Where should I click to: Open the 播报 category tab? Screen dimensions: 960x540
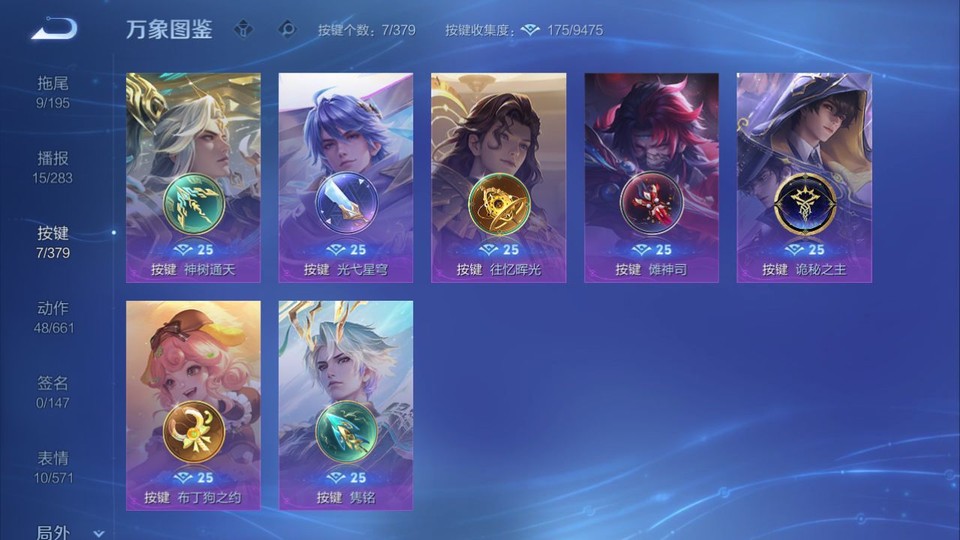[53, 167]
